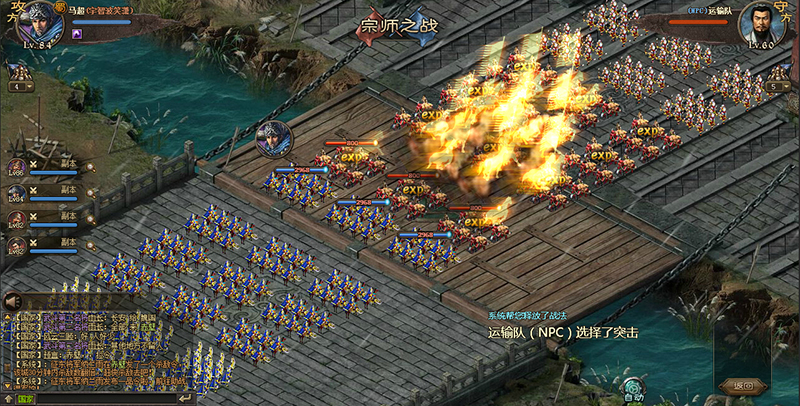The image size is (800, 406).
Task: Open the attacker troop count dropdown
Action: [19, 87]
